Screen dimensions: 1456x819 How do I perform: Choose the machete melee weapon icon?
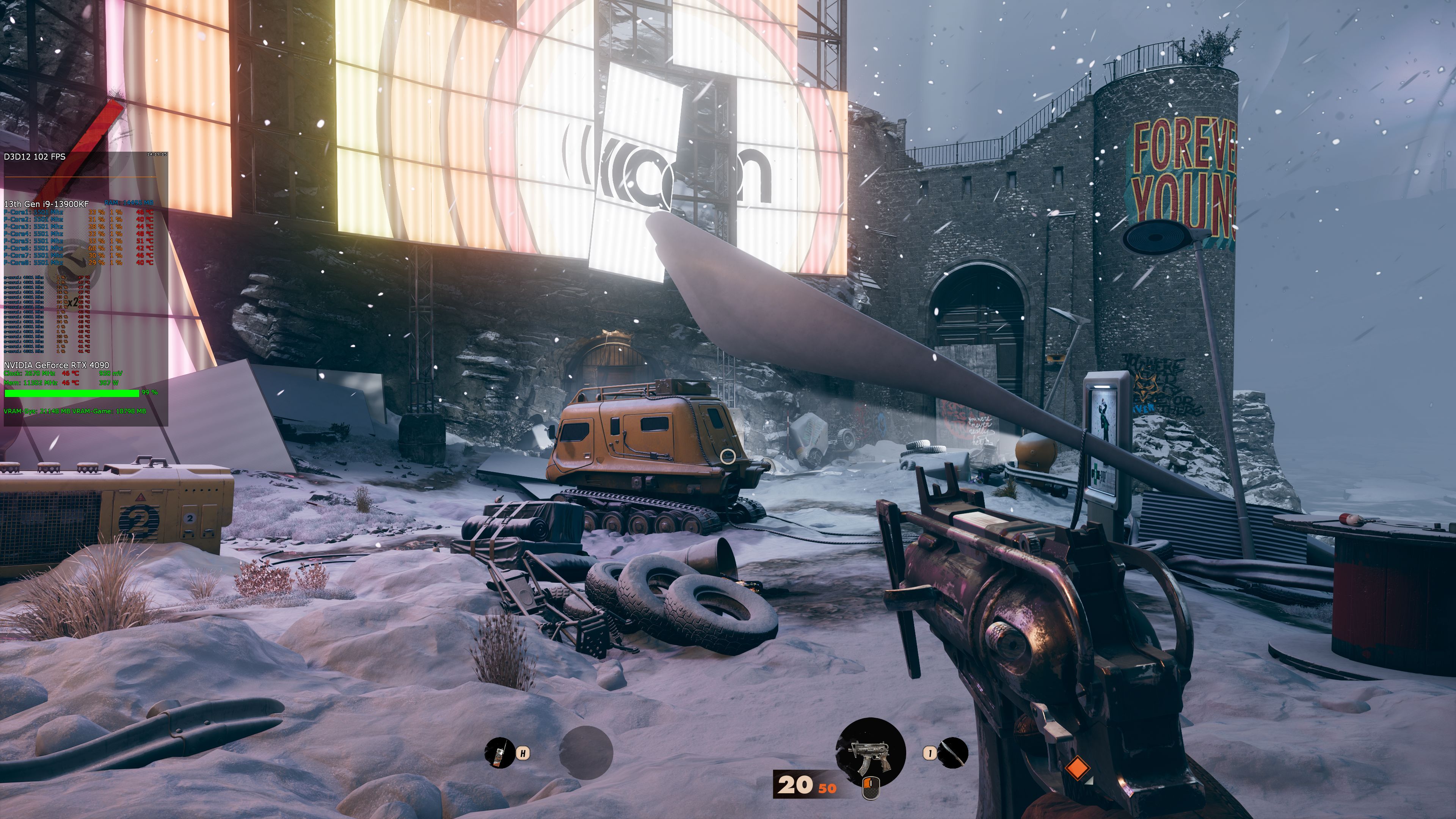pyautogui.click(x=953, y=753)
